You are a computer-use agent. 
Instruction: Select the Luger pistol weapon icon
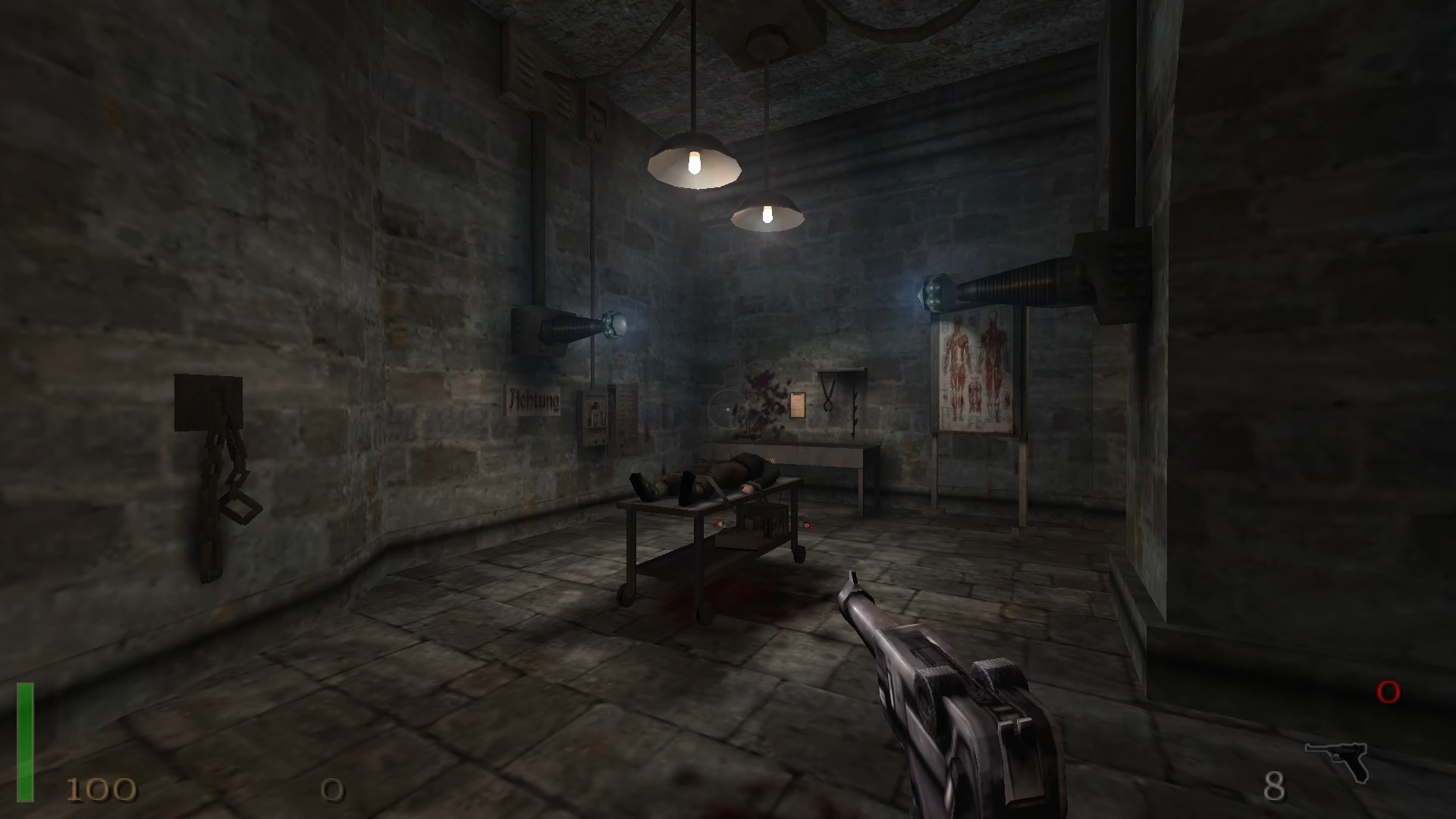tap(1337, 760)
